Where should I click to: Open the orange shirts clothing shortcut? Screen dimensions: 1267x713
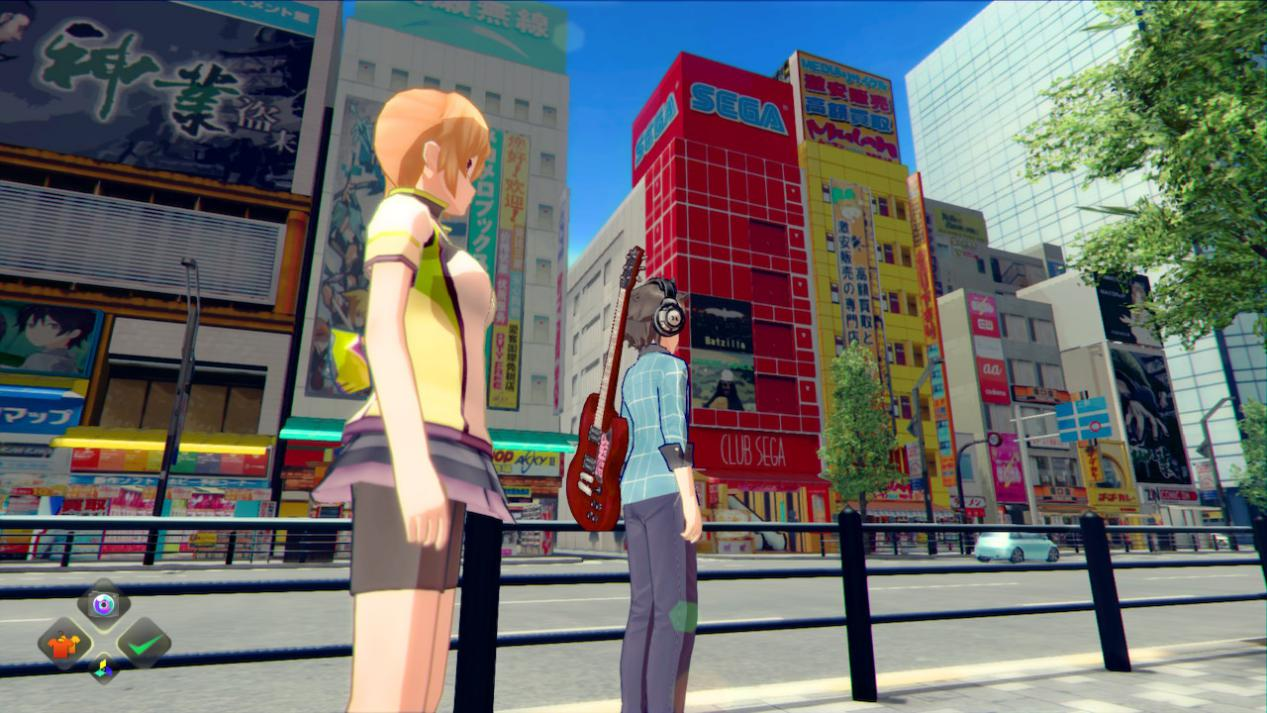coord(65,644)
